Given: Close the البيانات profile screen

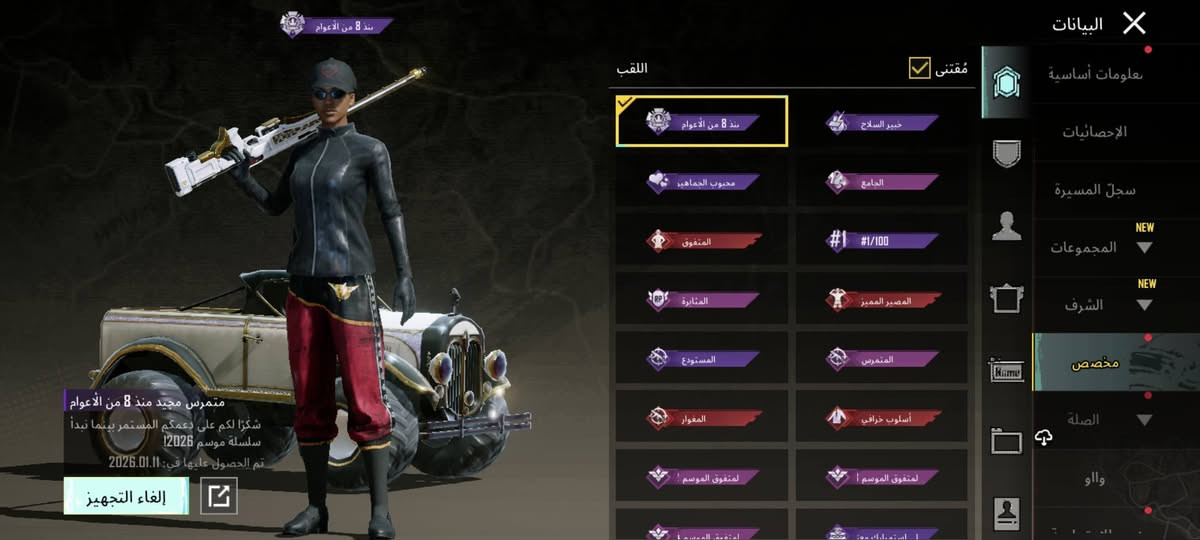Looking at the screenshot, I should pos(1134,23).
